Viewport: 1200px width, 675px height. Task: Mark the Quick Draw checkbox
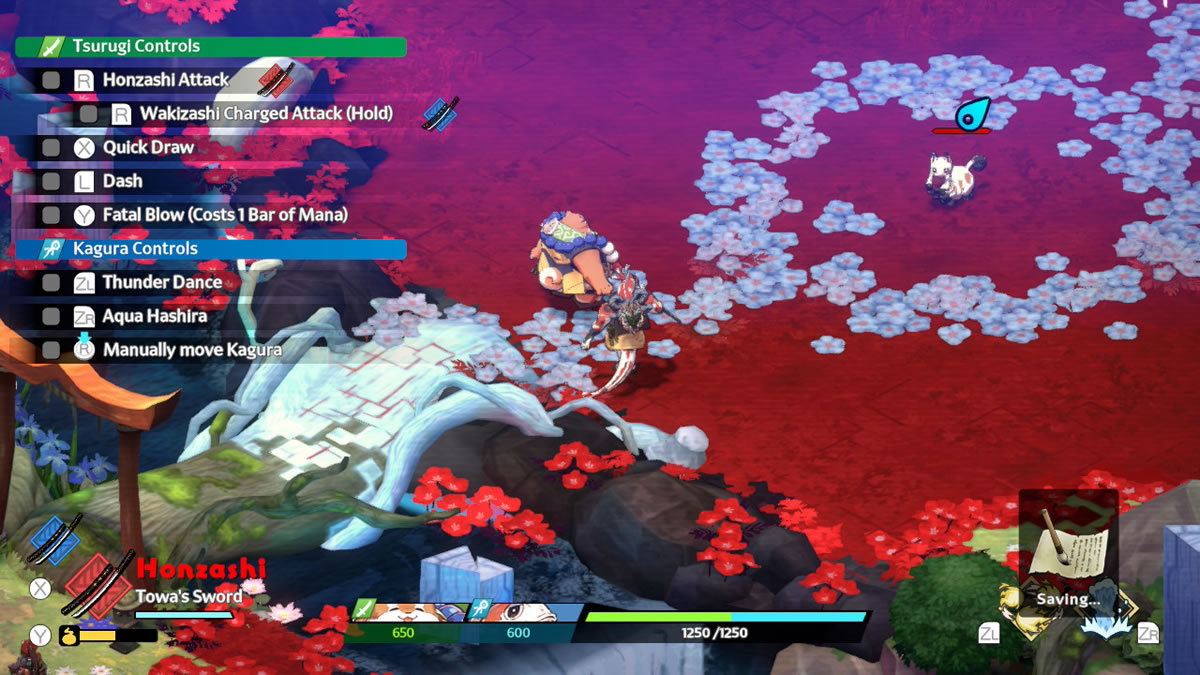pos(51,148)
